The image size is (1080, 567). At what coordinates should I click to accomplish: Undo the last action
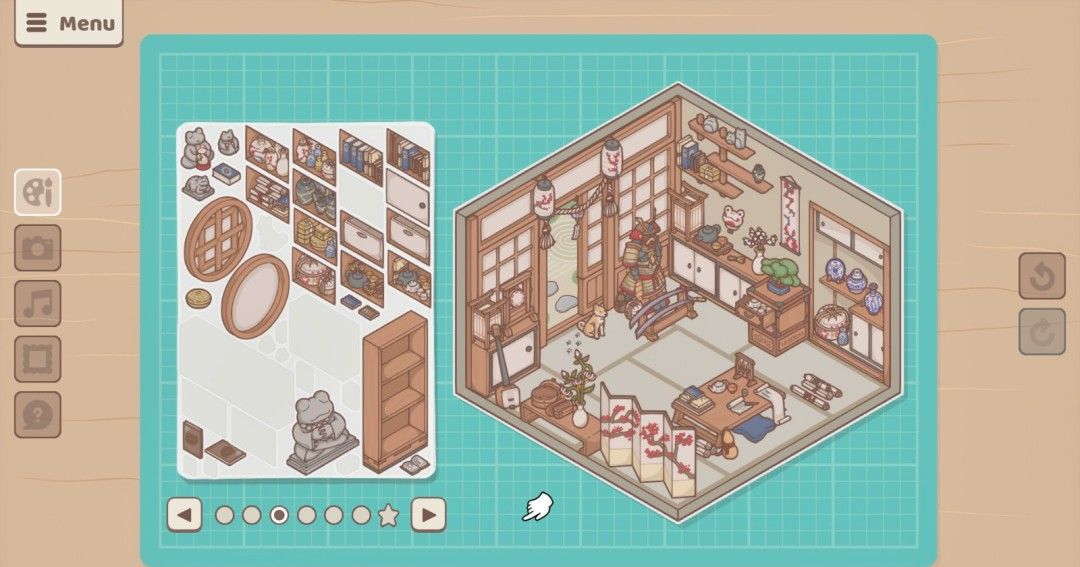pos(1042,276)
